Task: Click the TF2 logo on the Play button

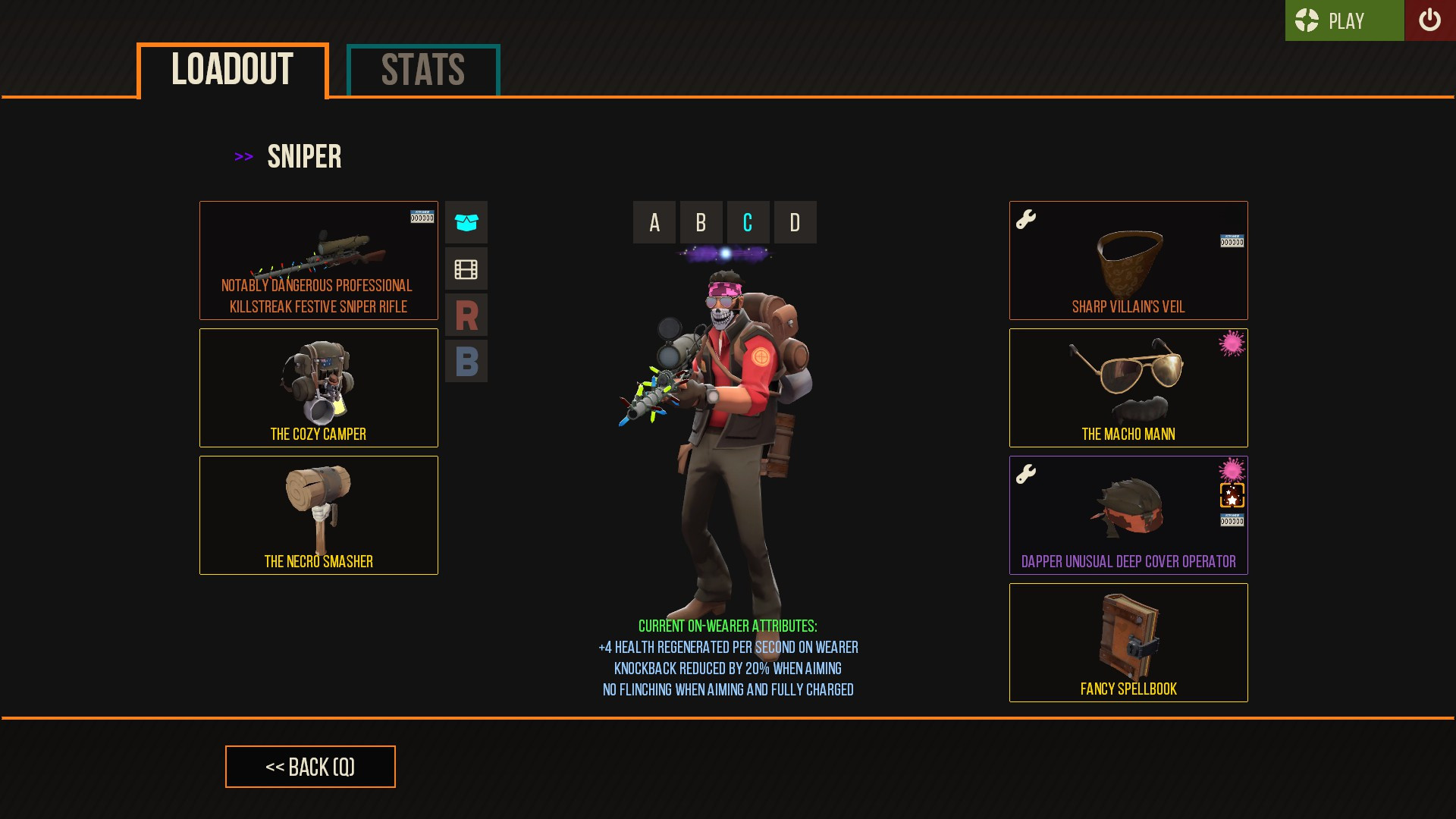Action: pos(1306,20)
